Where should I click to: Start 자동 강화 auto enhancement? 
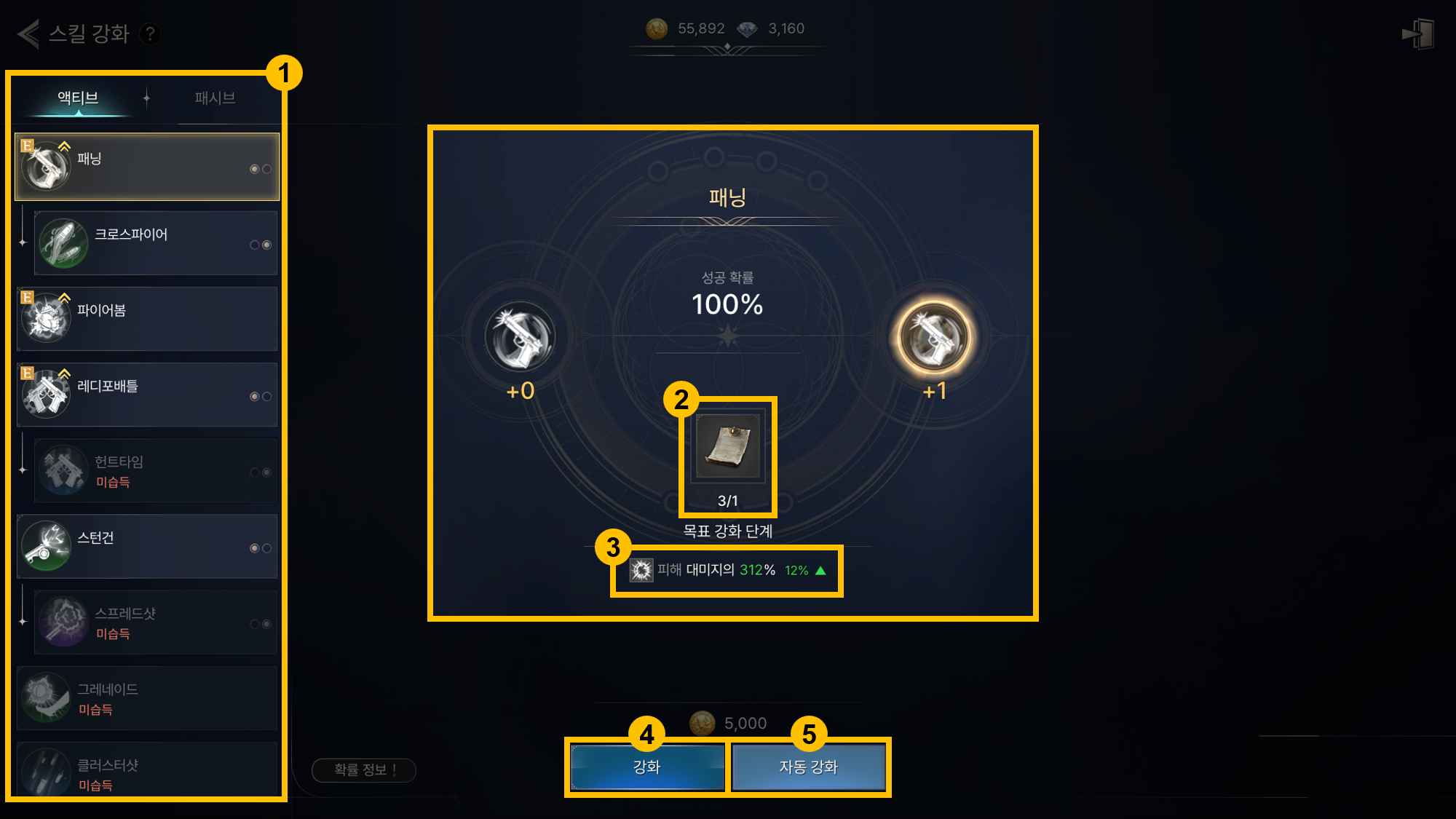pyautogui.click(x=809, y=767)
